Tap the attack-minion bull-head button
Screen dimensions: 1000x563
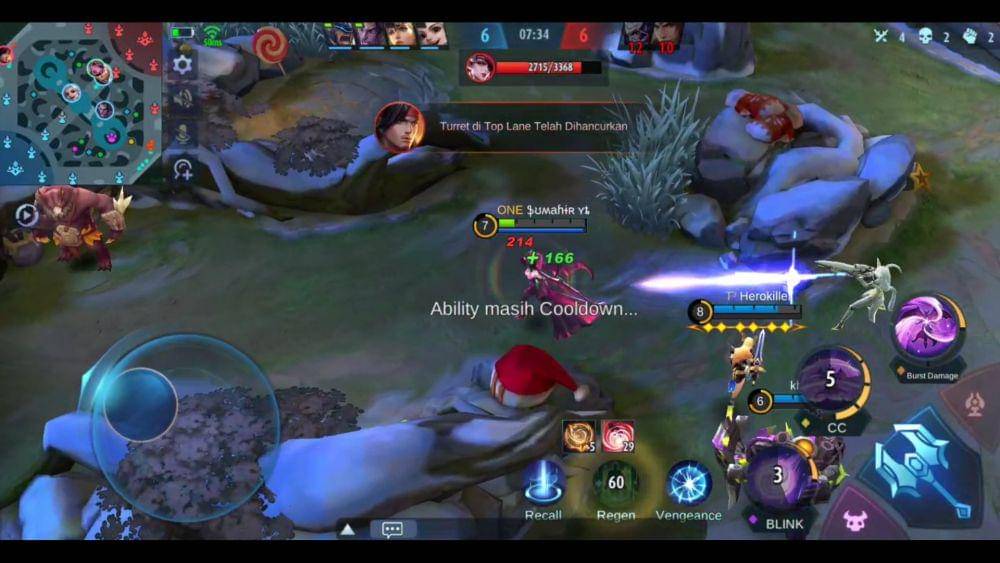coord(855,519)
